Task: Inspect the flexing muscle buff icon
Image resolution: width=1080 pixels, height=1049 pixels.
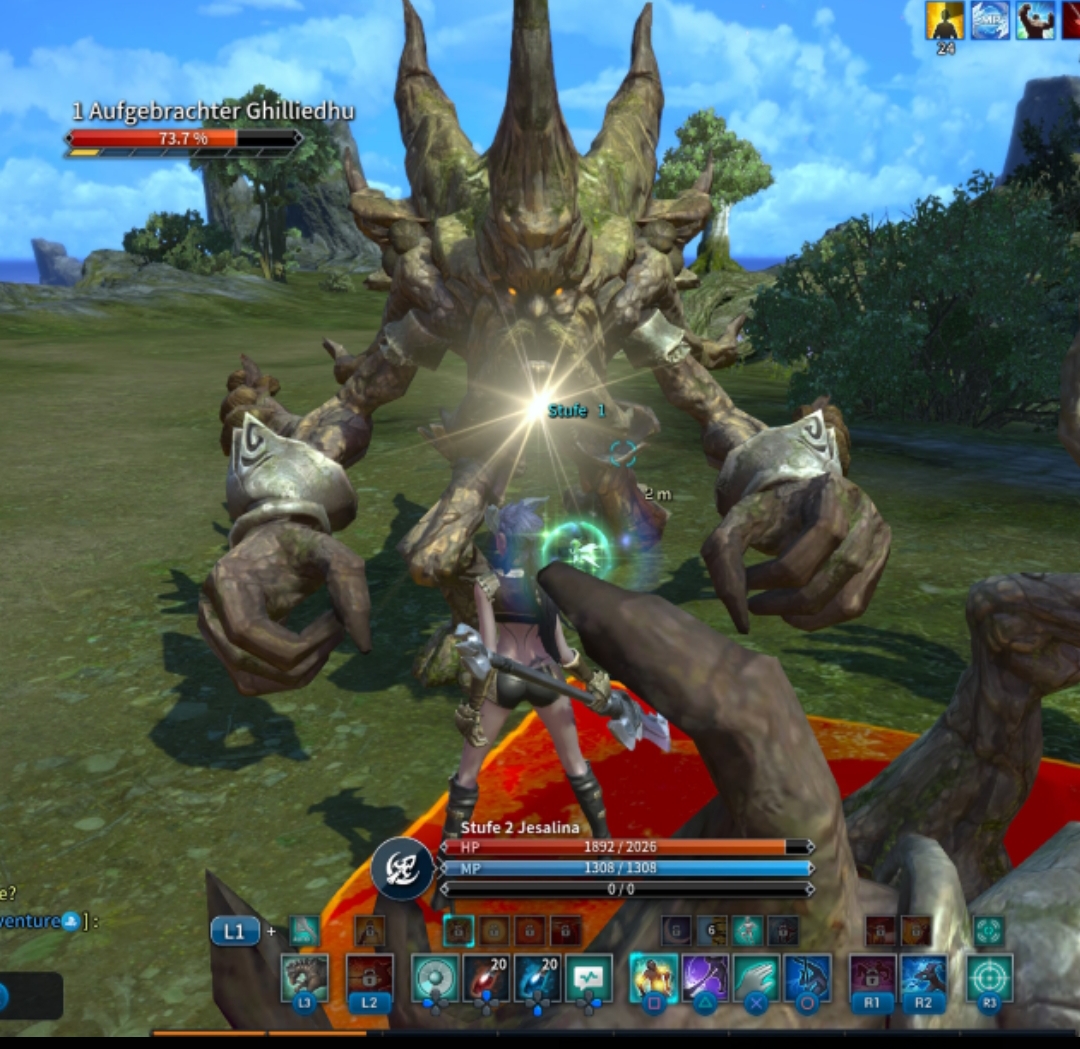Action: tap(1035, 19)
